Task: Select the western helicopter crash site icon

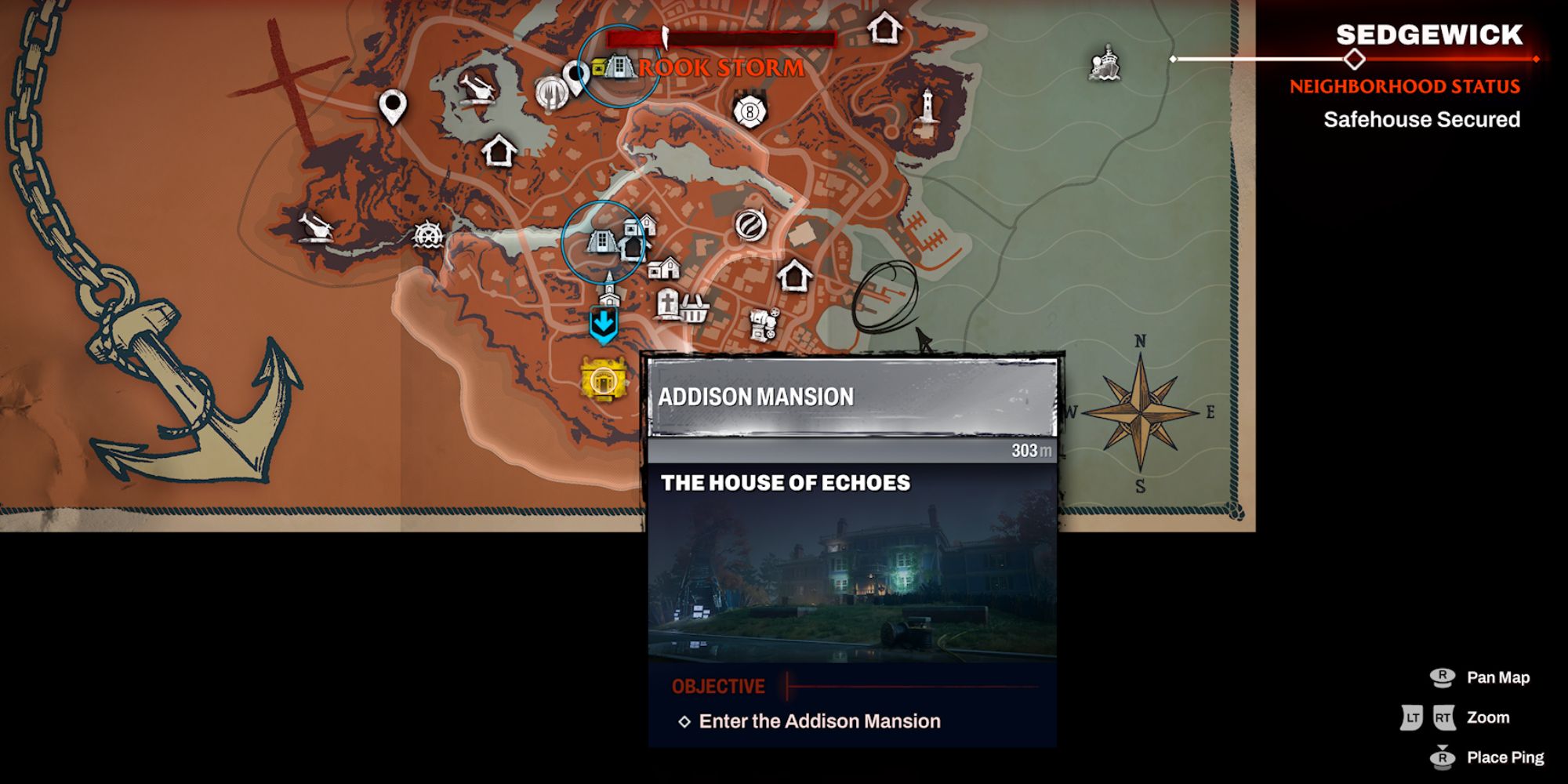Action: [x=315, y=227]
